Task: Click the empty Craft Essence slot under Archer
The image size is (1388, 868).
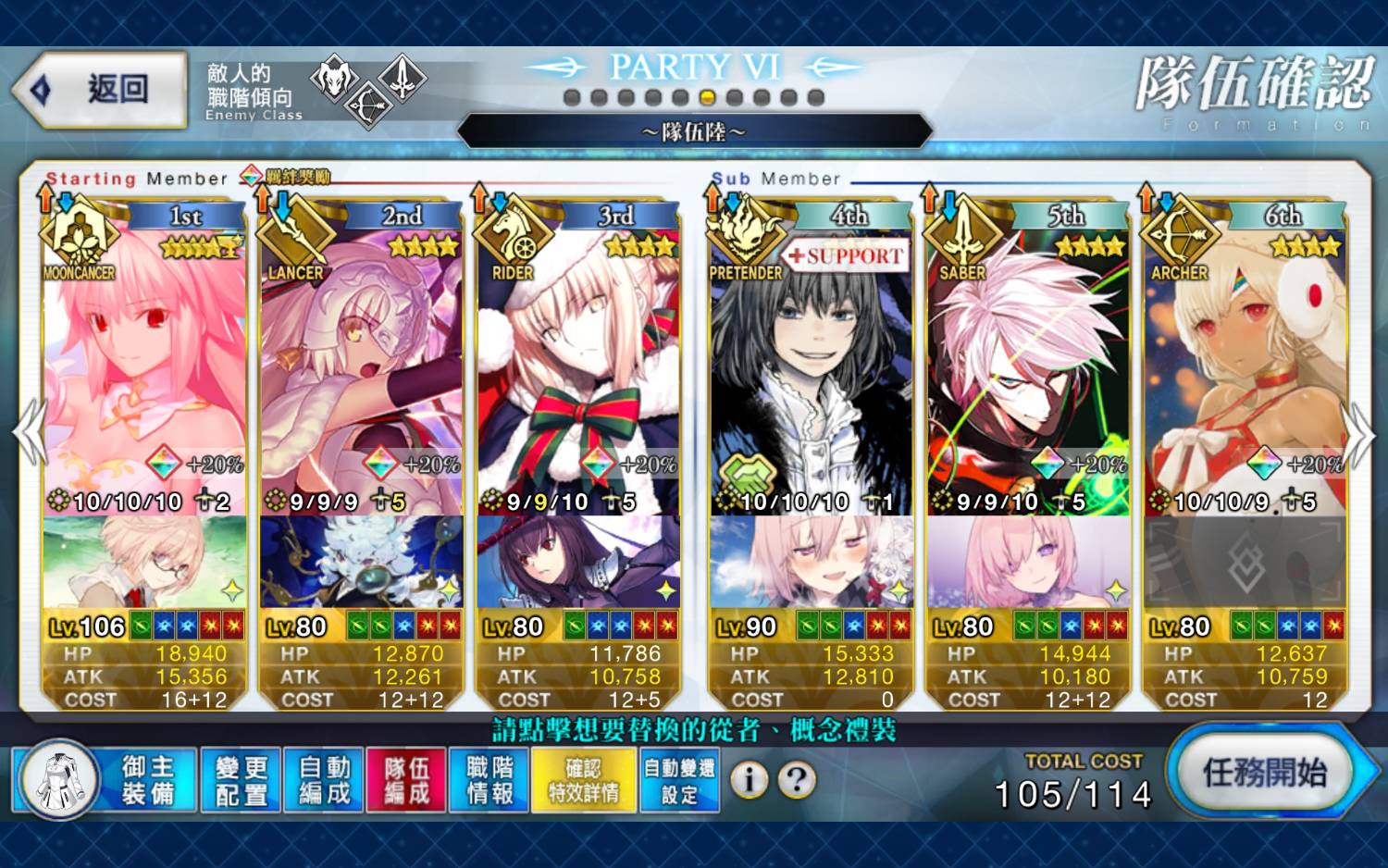Action: (x=1245, y=562)
